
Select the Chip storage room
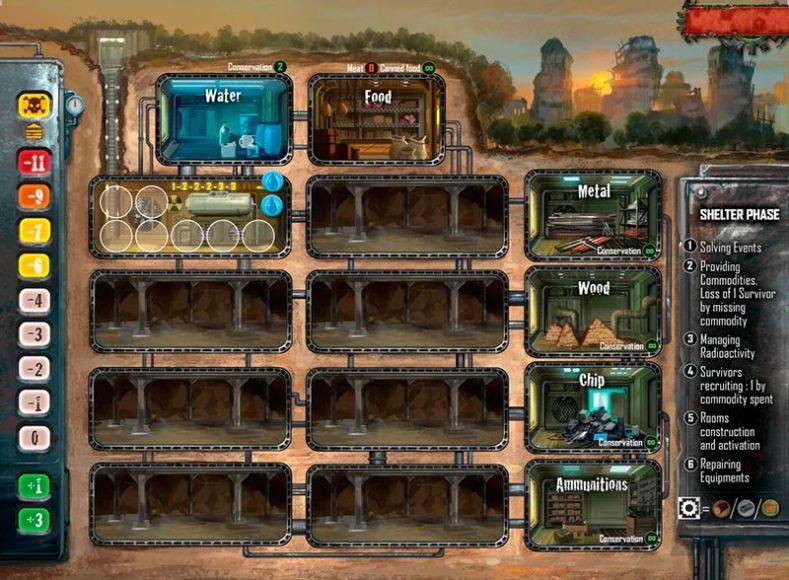pos(592,404)
